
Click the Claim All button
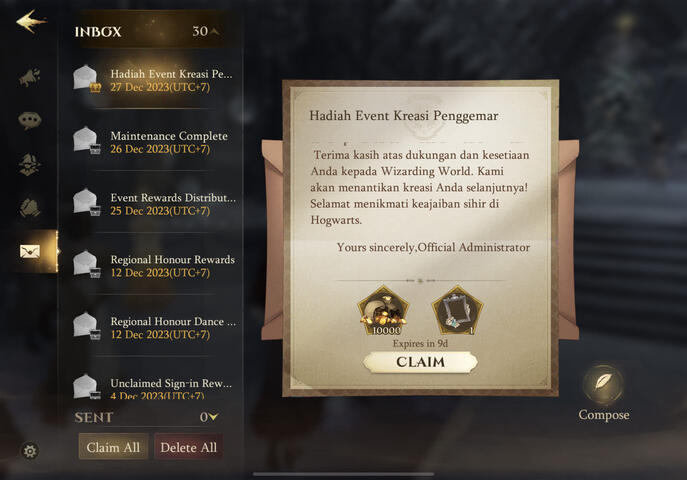pos(113,447)
